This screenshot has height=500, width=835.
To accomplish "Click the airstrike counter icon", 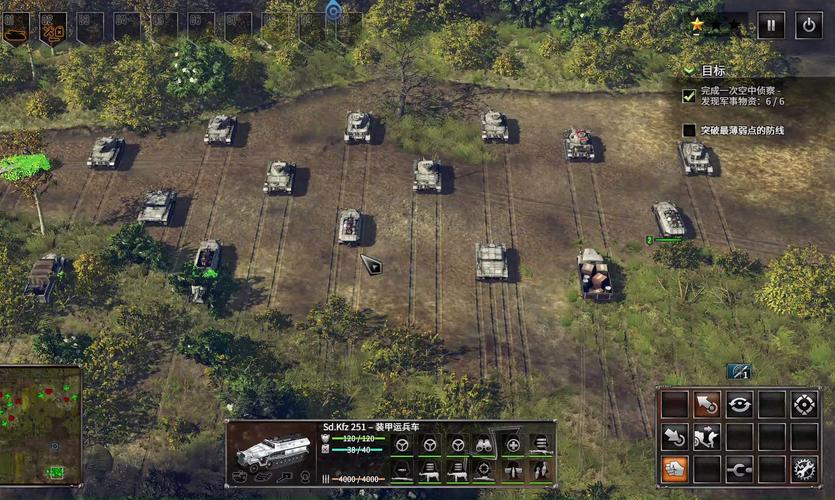I will click(738, 372).
